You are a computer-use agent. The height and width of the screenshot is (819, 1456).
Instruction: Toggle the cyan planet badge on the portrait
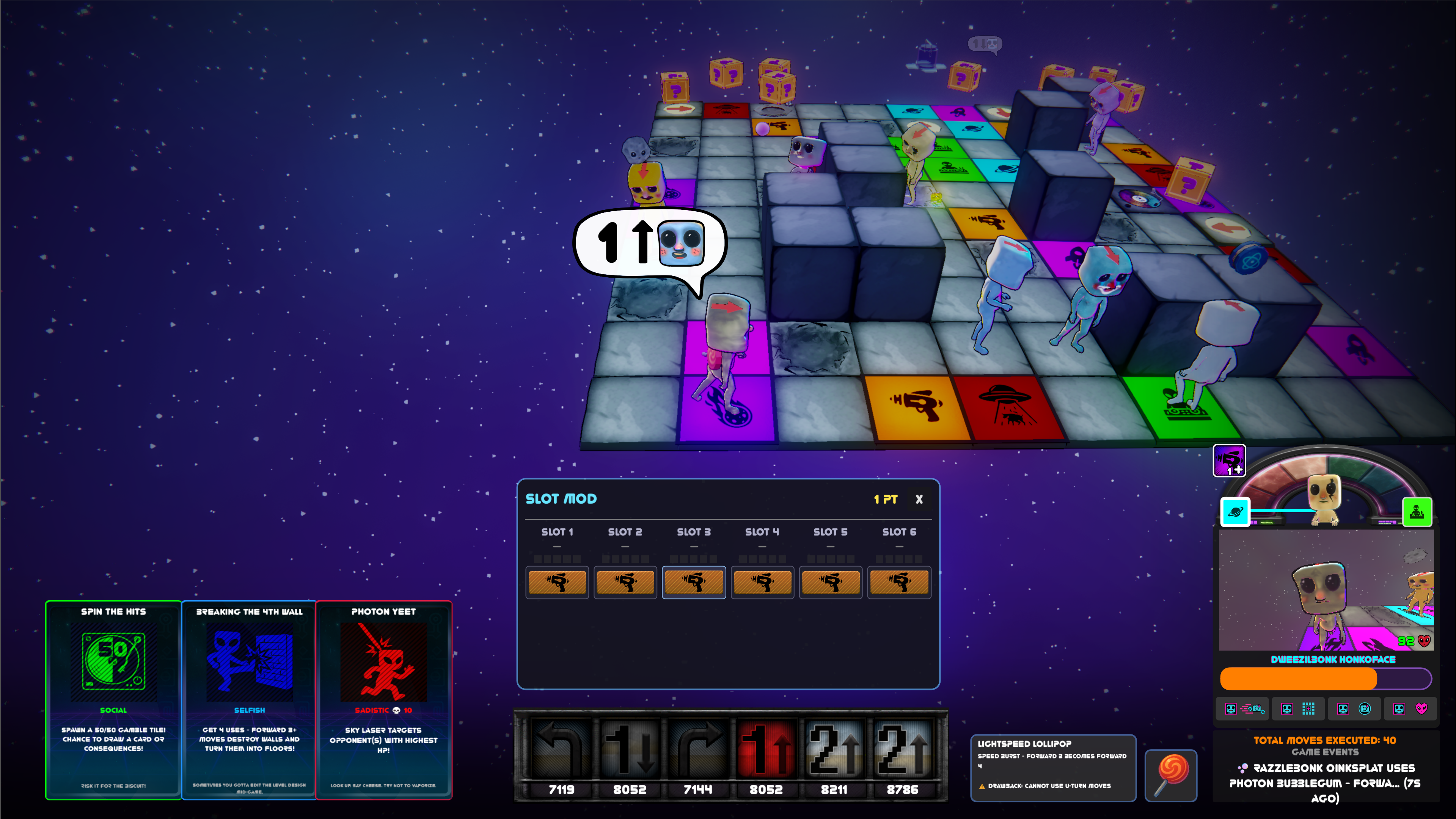pyautogui.click(x=1236, y=512)
